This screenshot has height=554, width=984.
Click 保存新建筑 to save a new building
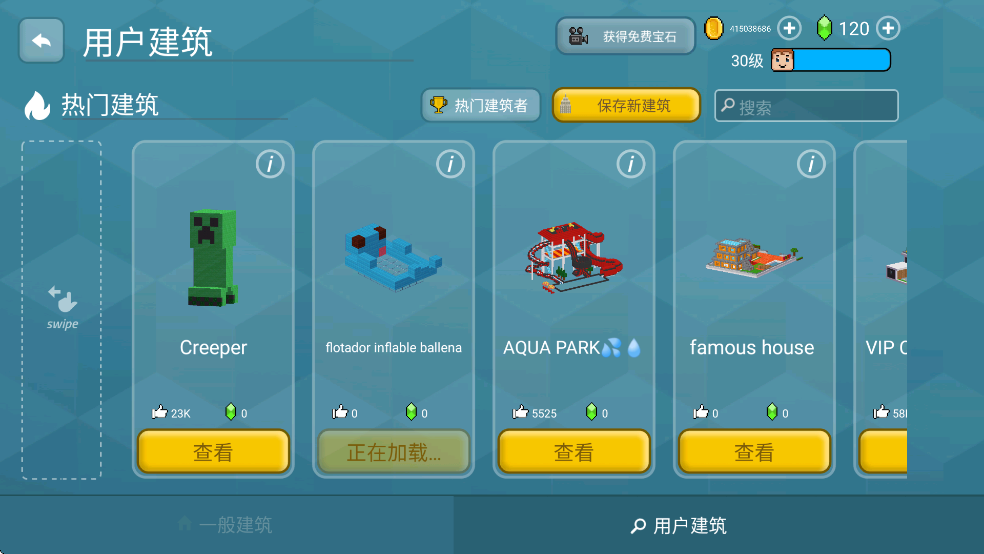(625, 105)
